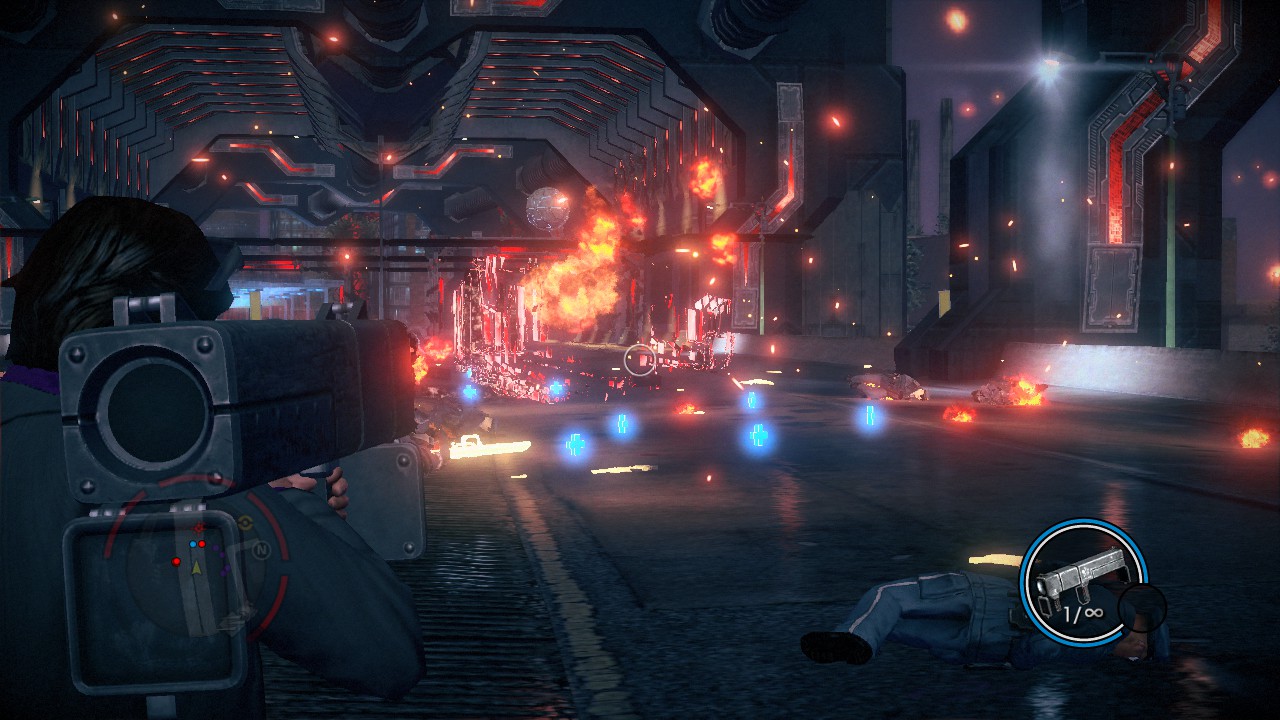The height and width of the screenshot is (720, 1280).
Task: Click the north compass marker on minimap
Action: pyautogui.click(x=262, y=549)
